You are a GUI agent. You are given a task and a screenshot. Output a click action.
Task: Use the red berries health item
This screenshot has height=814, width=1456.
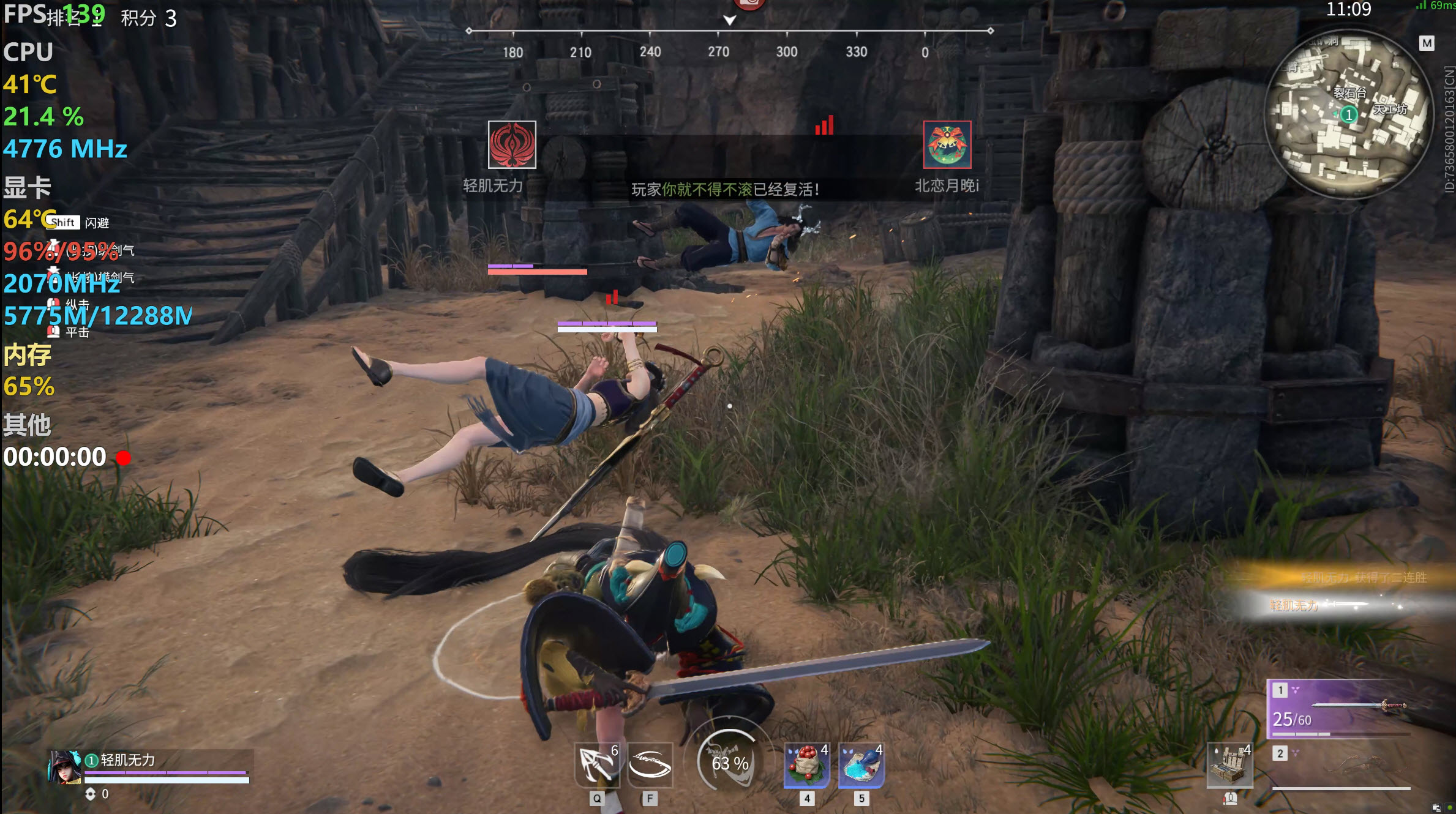tap(807, 765)
